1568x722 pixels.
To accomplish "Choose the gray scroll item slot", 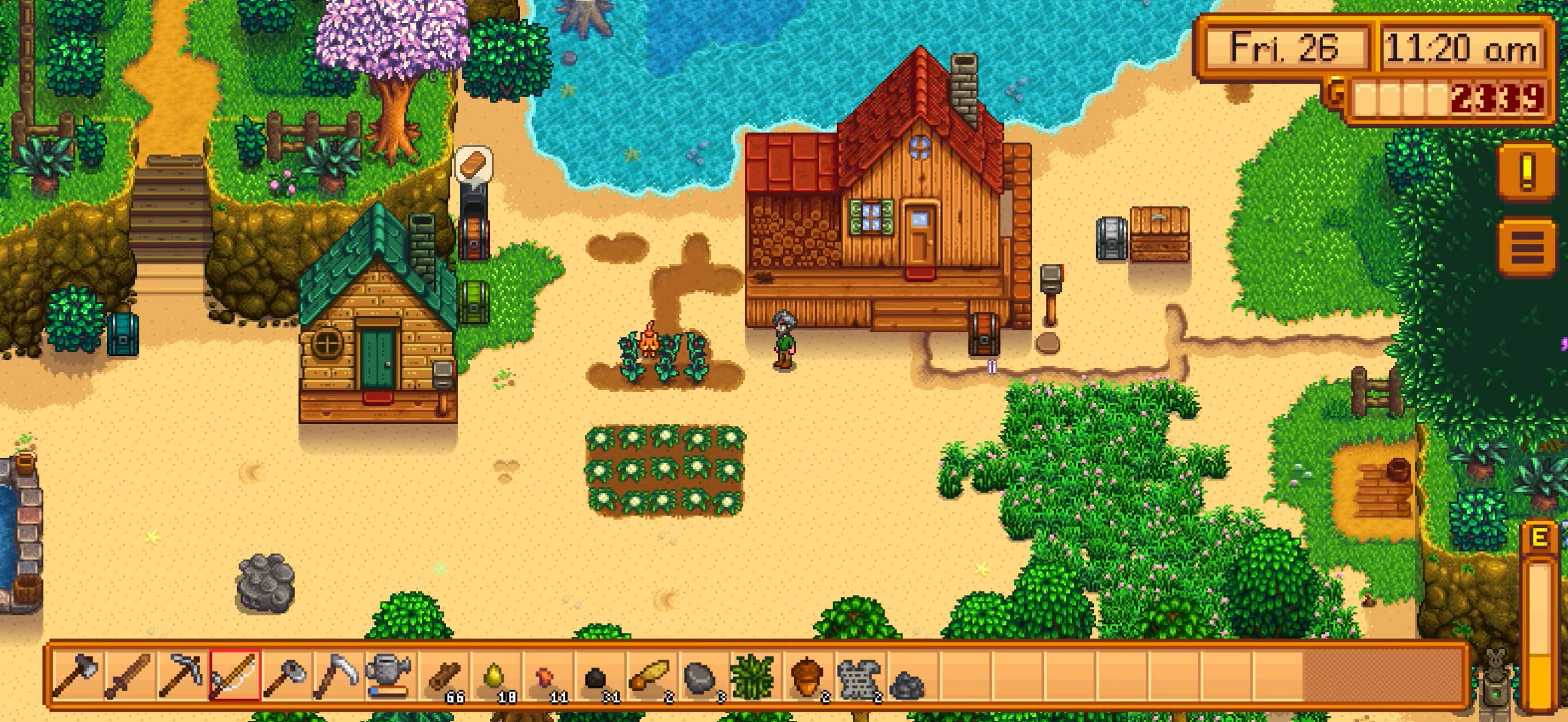I will 858,674.
